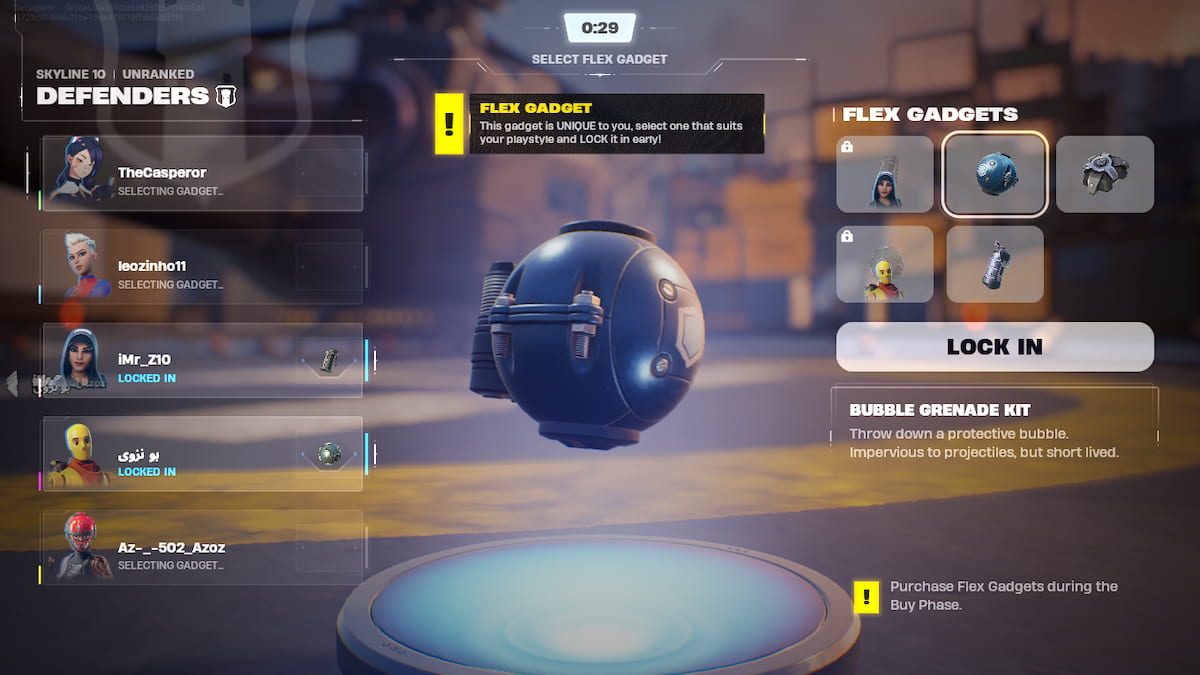Screen dimensions: 1200x675
Task: Choose the silver canister grenade gadget tile
Action: (995, 264)
